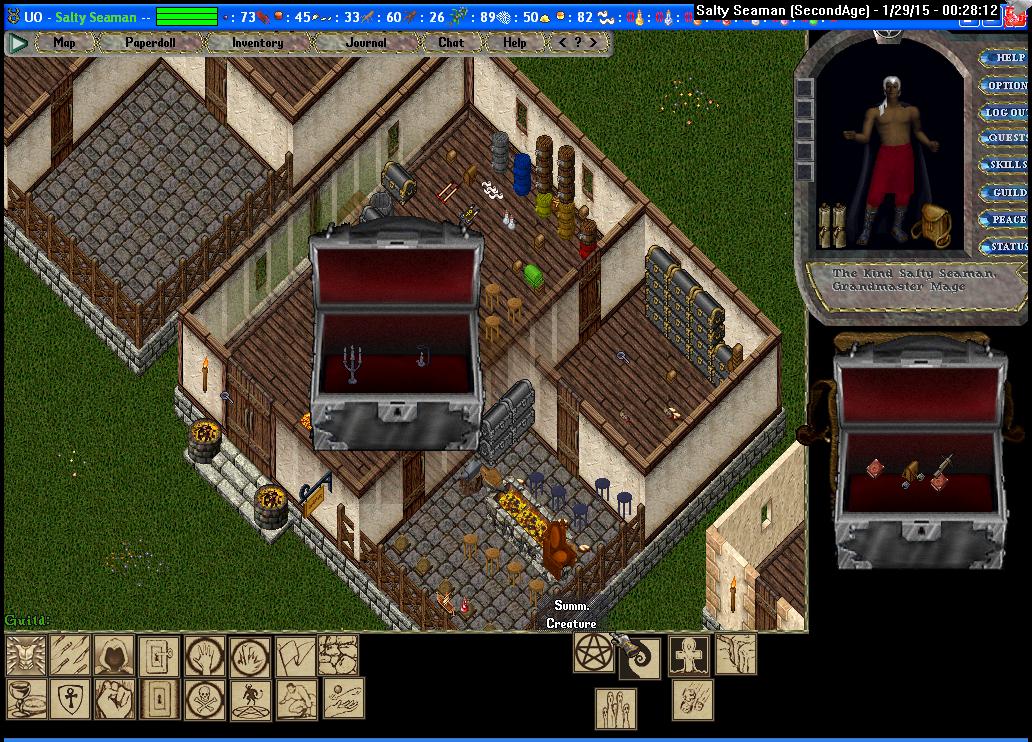The image size is (1032, 742).
Task: Open the Inventory from the menu bar
Action: click(x=257, y=43)
